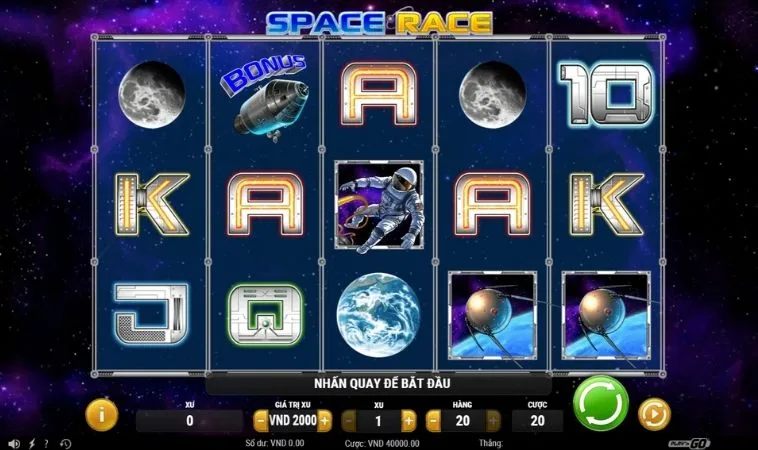Spin the reels with the green button
This screenshot has width=758, height=450.
tap(600, 404)
